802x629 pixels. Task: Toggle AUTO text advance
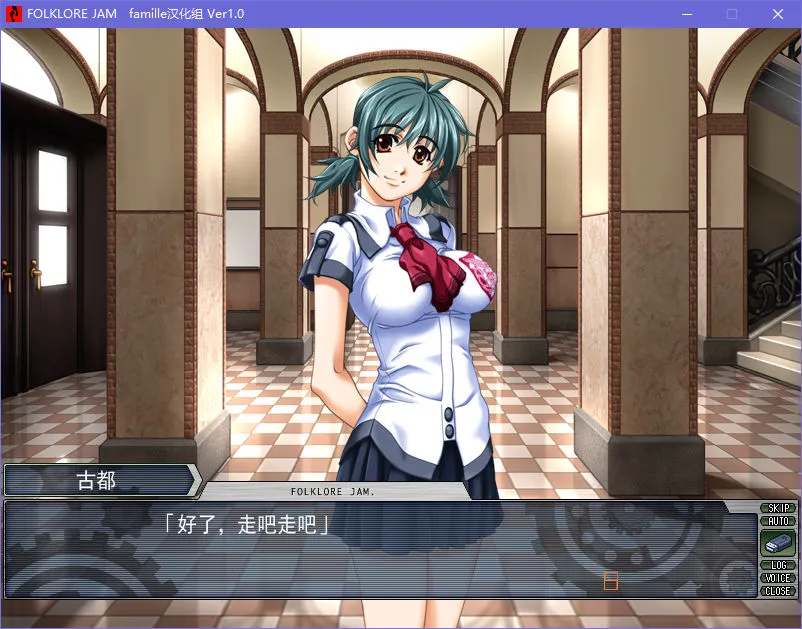click(777, 521)
